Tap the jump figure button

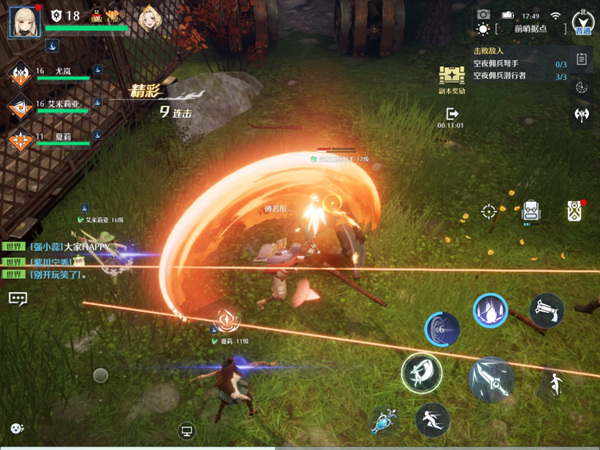(551, 382)
